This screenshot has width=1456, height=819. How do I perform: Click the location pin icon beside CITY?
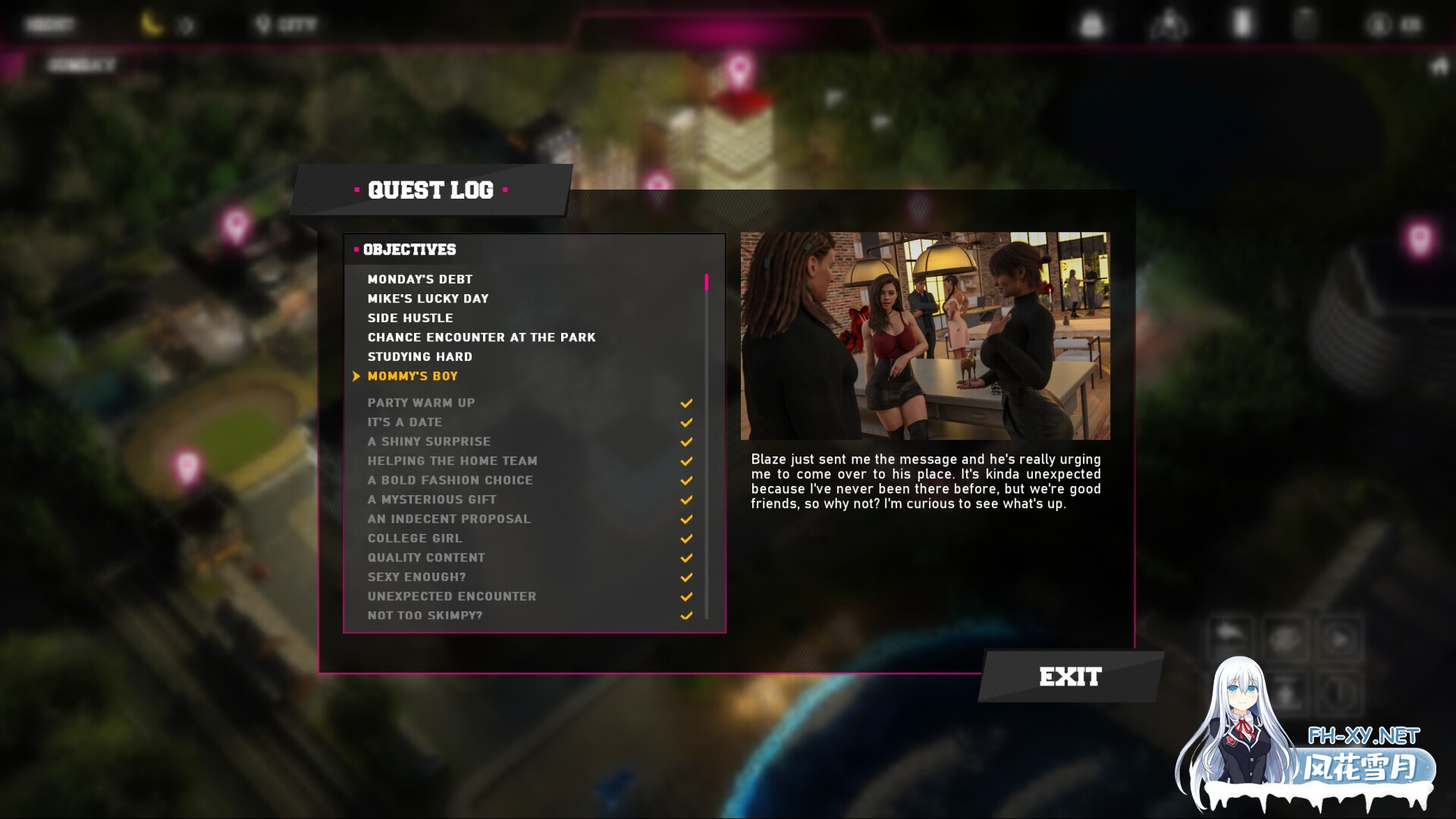tap(263, 23)
